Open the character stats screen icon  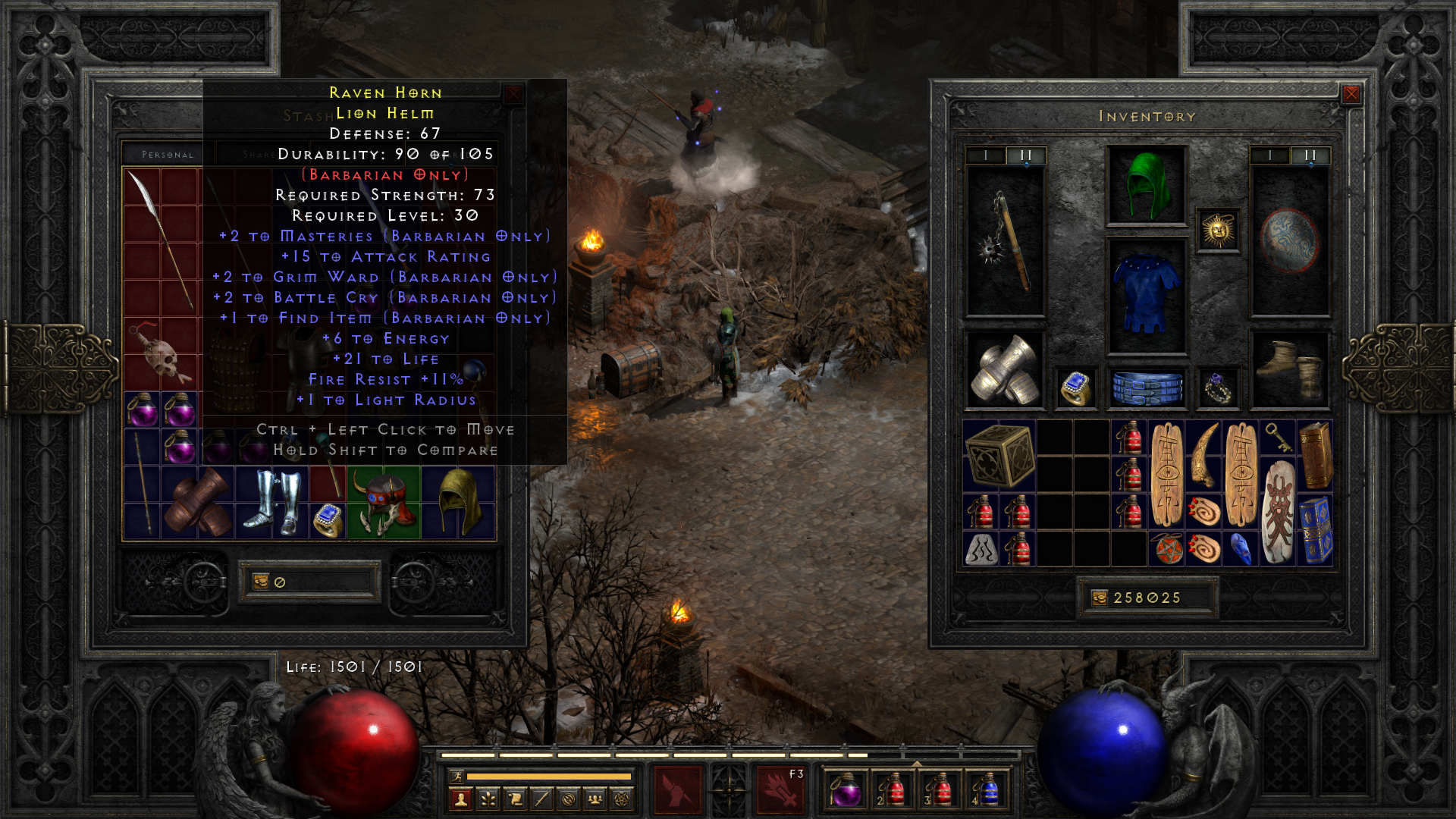461,800
